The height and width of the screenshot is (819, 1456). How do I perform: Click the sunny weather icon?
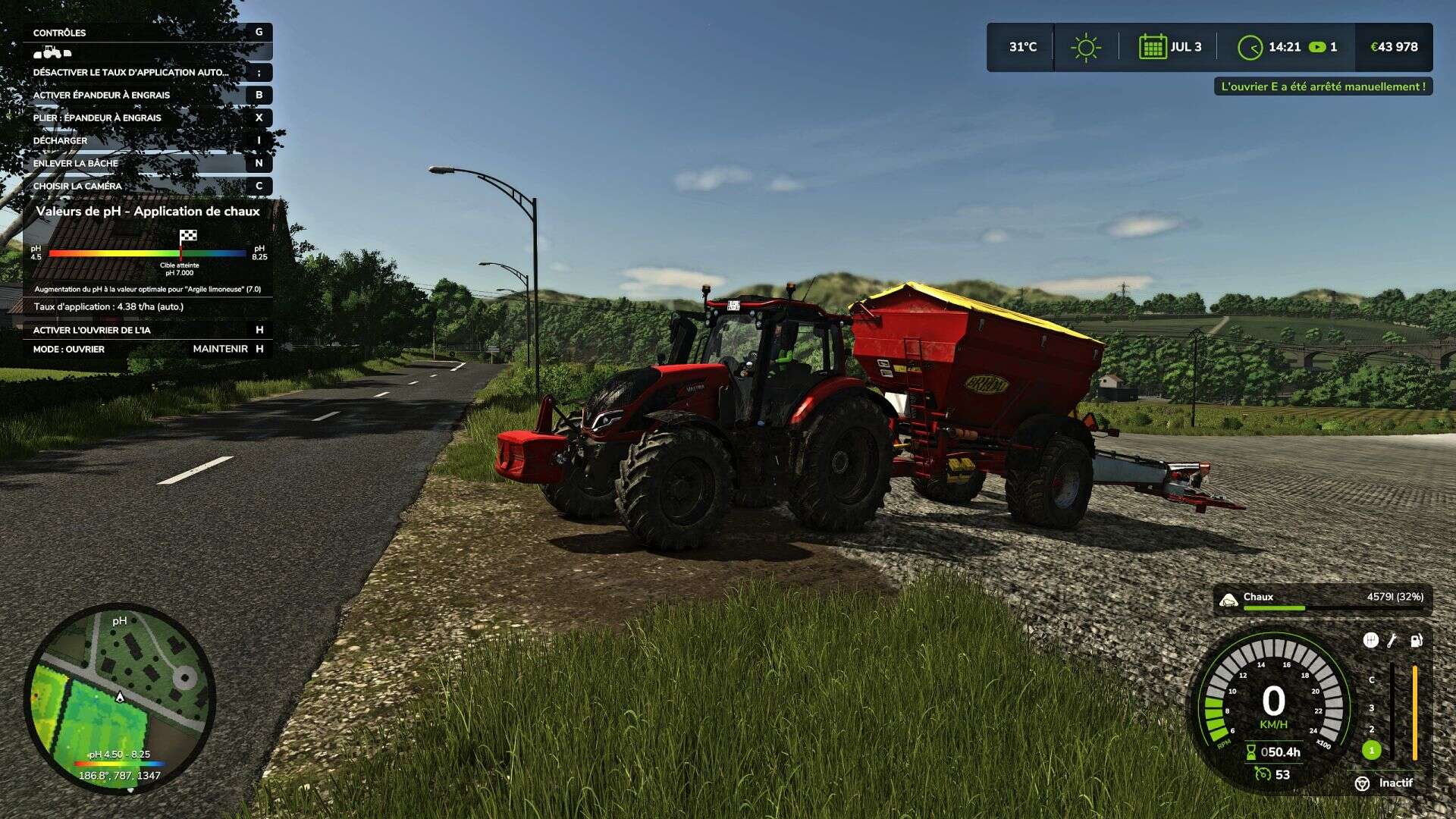click(1085, 47)
